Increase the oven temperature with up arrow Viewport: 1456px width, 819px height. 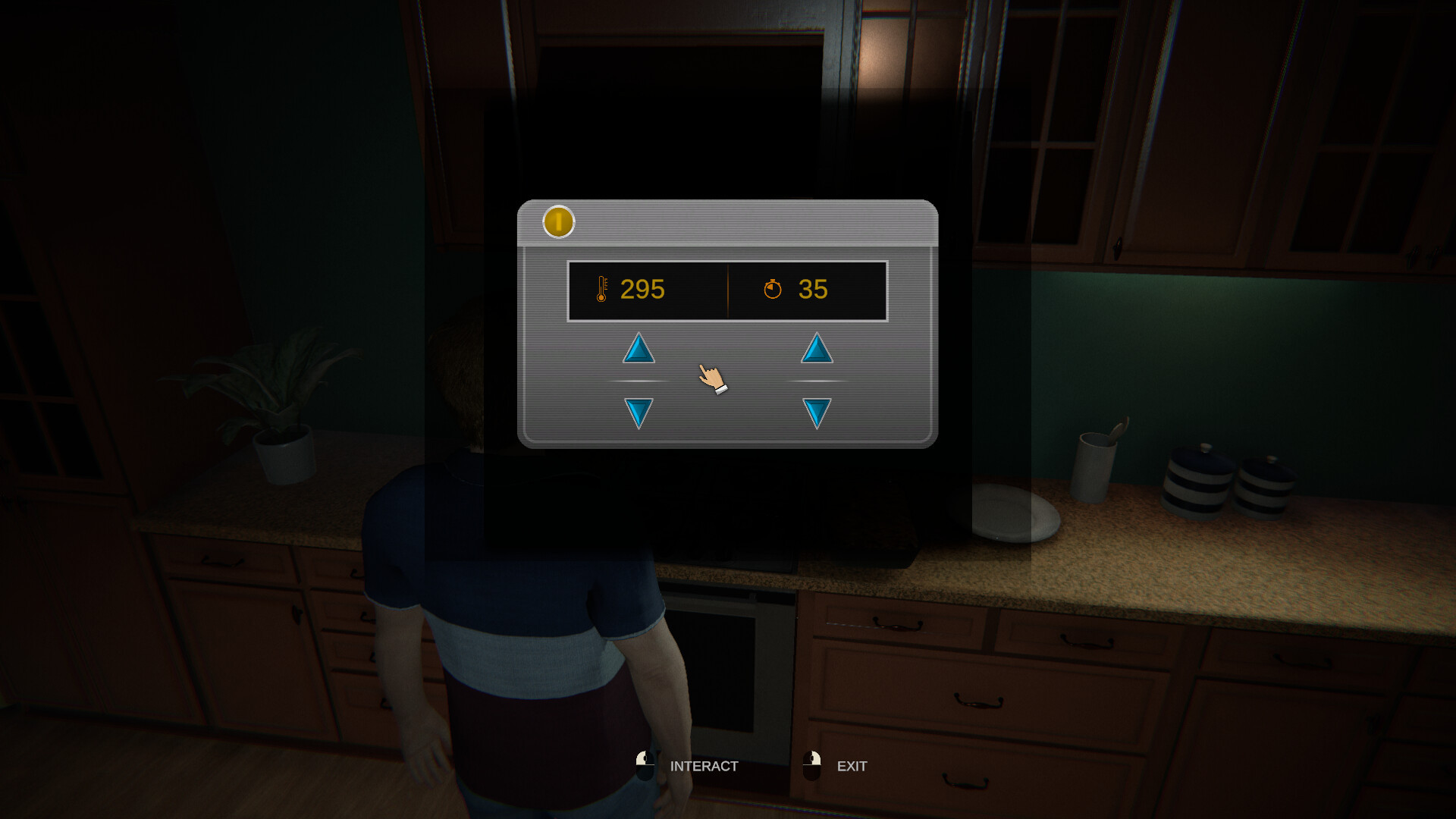(639, 349)
